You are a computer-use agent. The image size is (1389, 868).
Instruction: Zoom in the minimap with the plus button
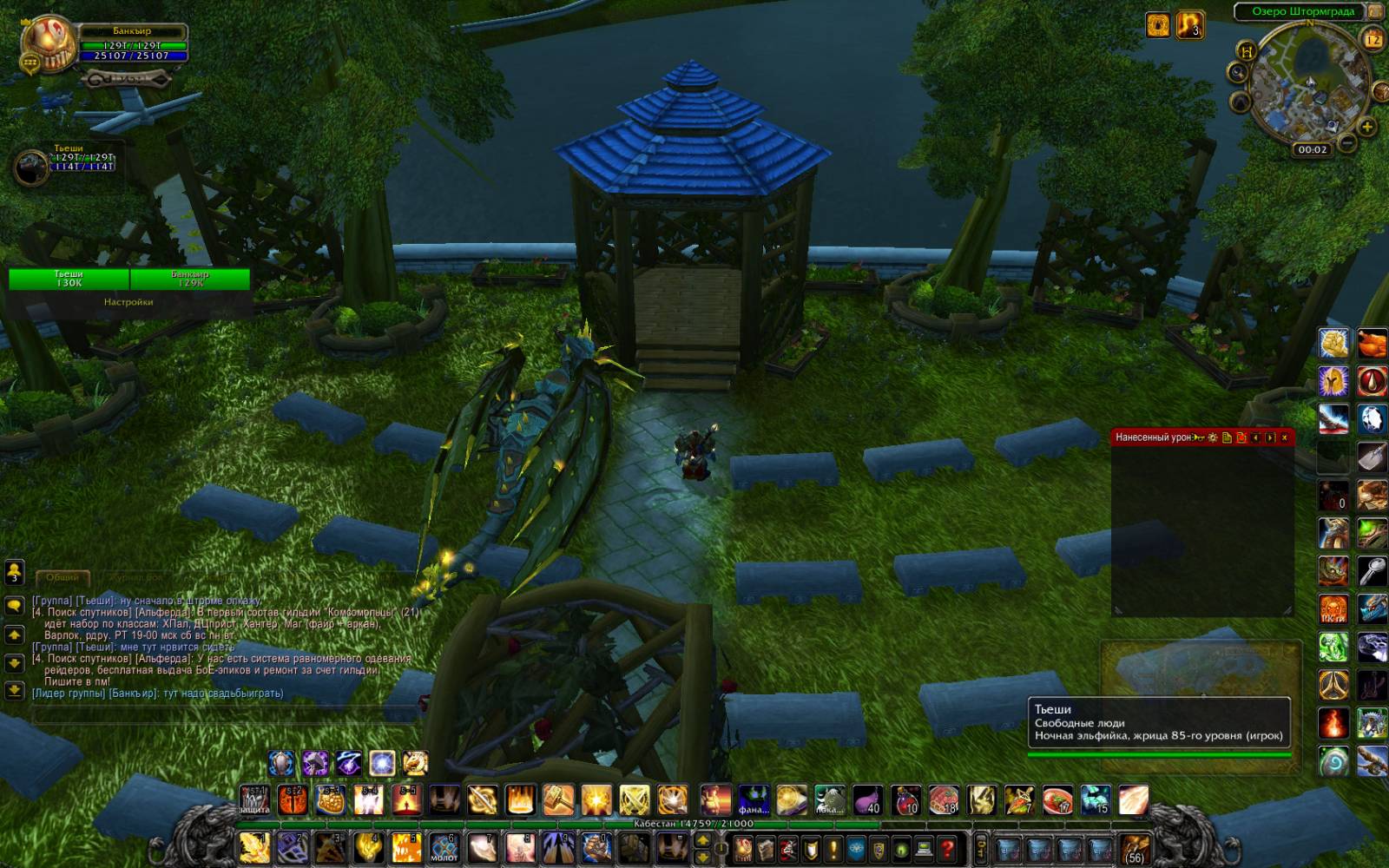point(1366,128)
